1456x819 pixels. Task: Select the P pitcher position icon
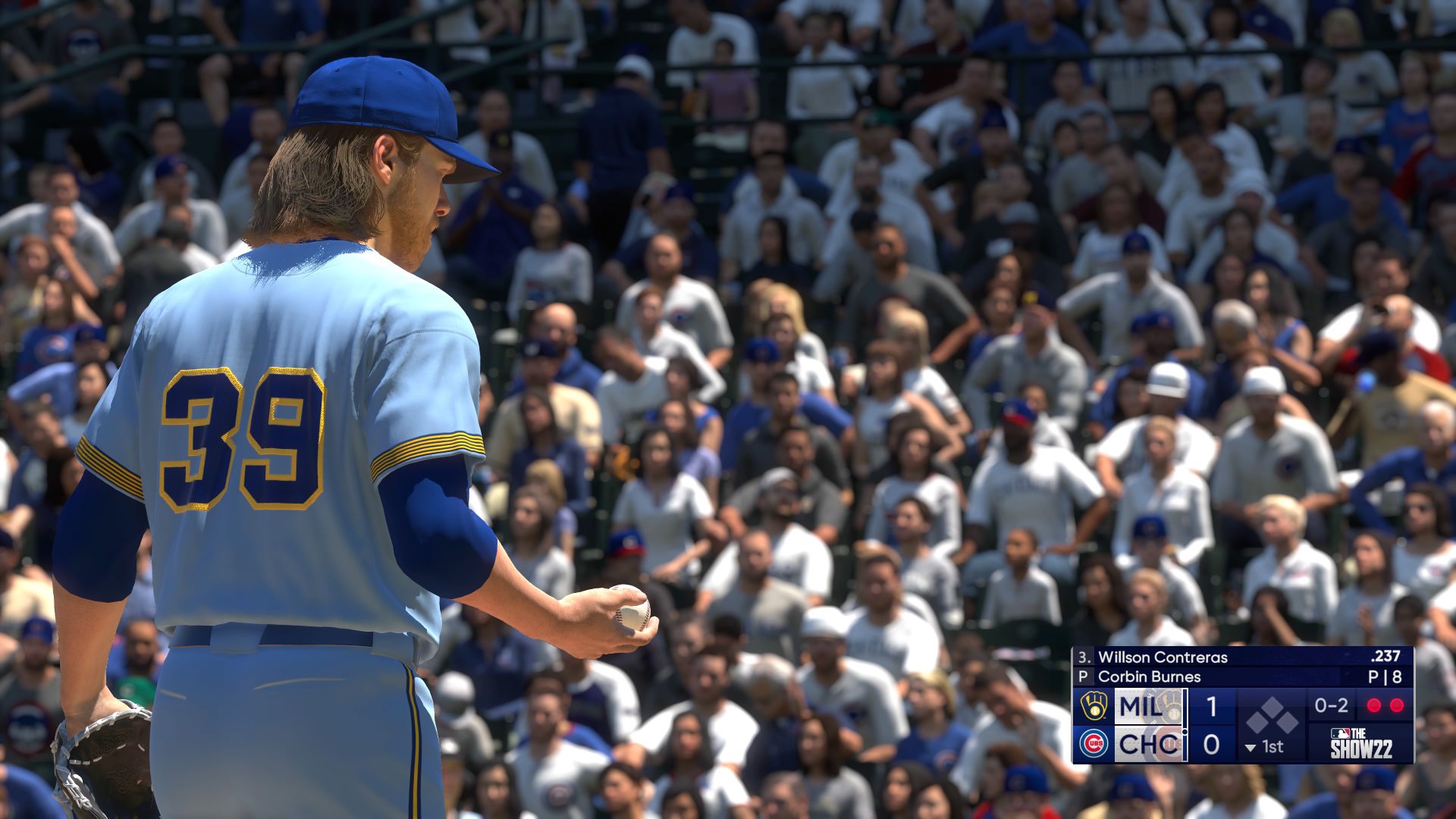pos(1082,676)
